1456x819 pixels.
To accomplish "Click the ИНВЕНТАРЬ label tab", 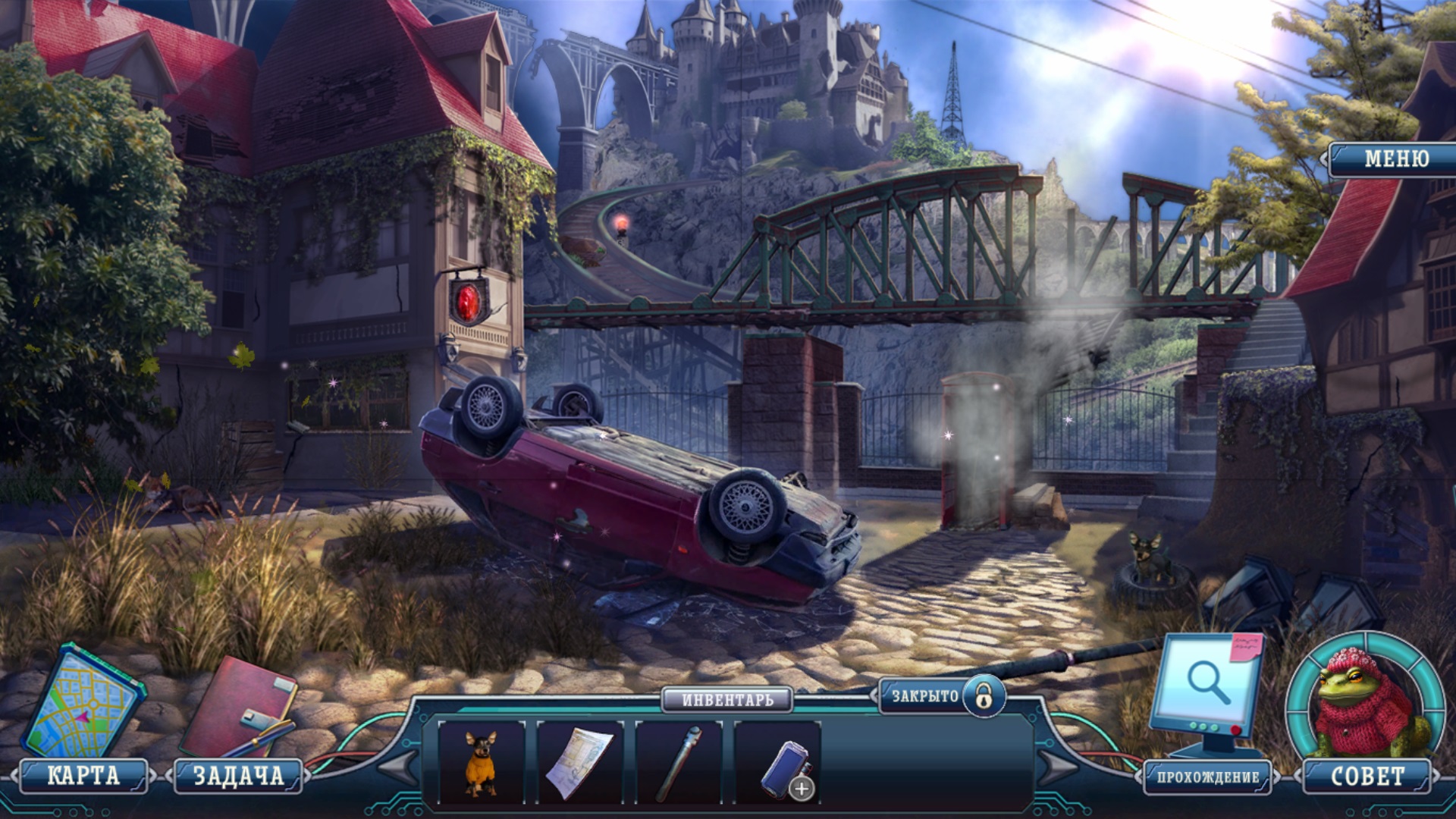I will tap(727, 699).
